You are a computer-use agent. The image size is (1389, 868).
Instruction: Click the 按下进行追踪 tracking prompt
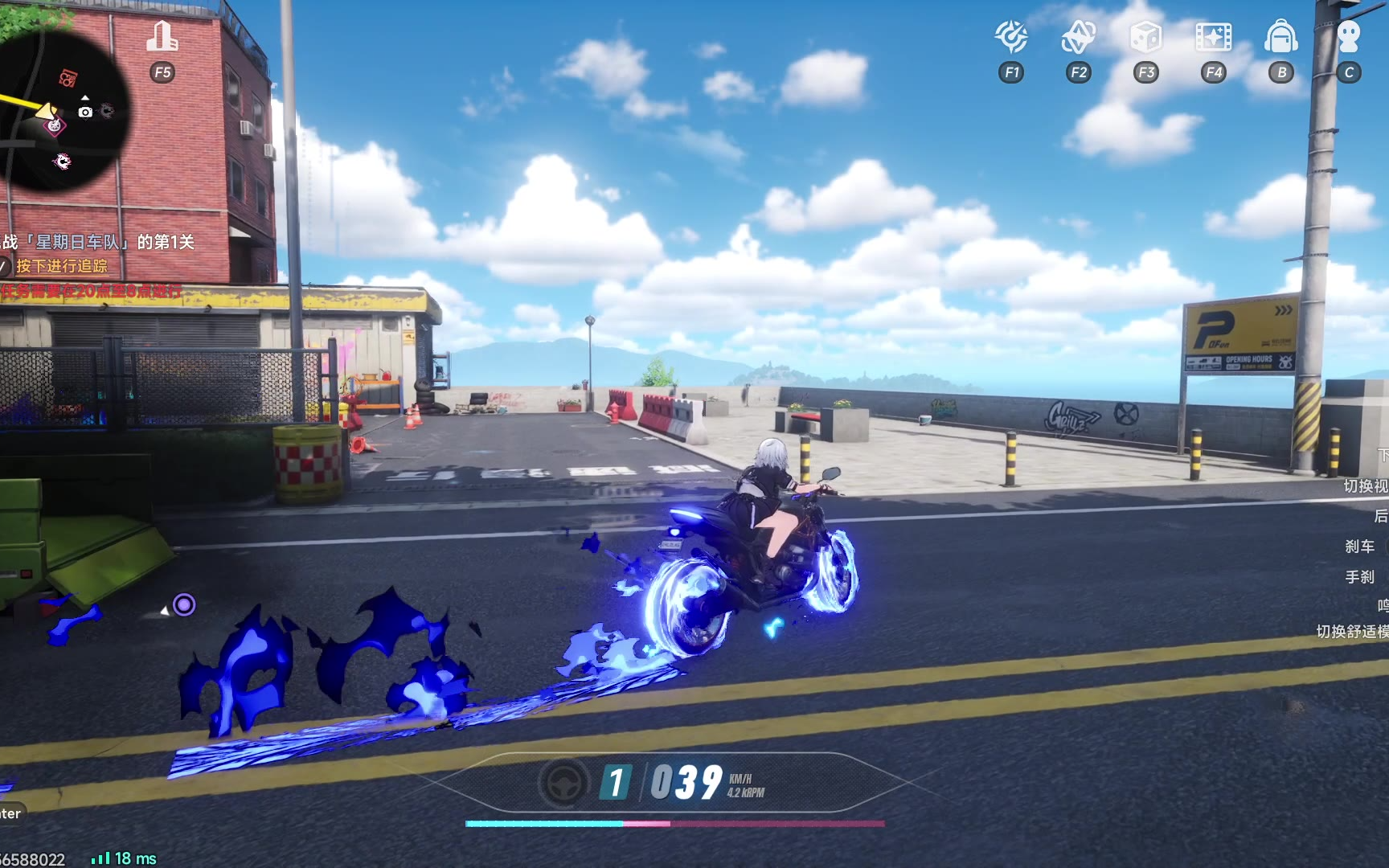[x=61, y=266]
